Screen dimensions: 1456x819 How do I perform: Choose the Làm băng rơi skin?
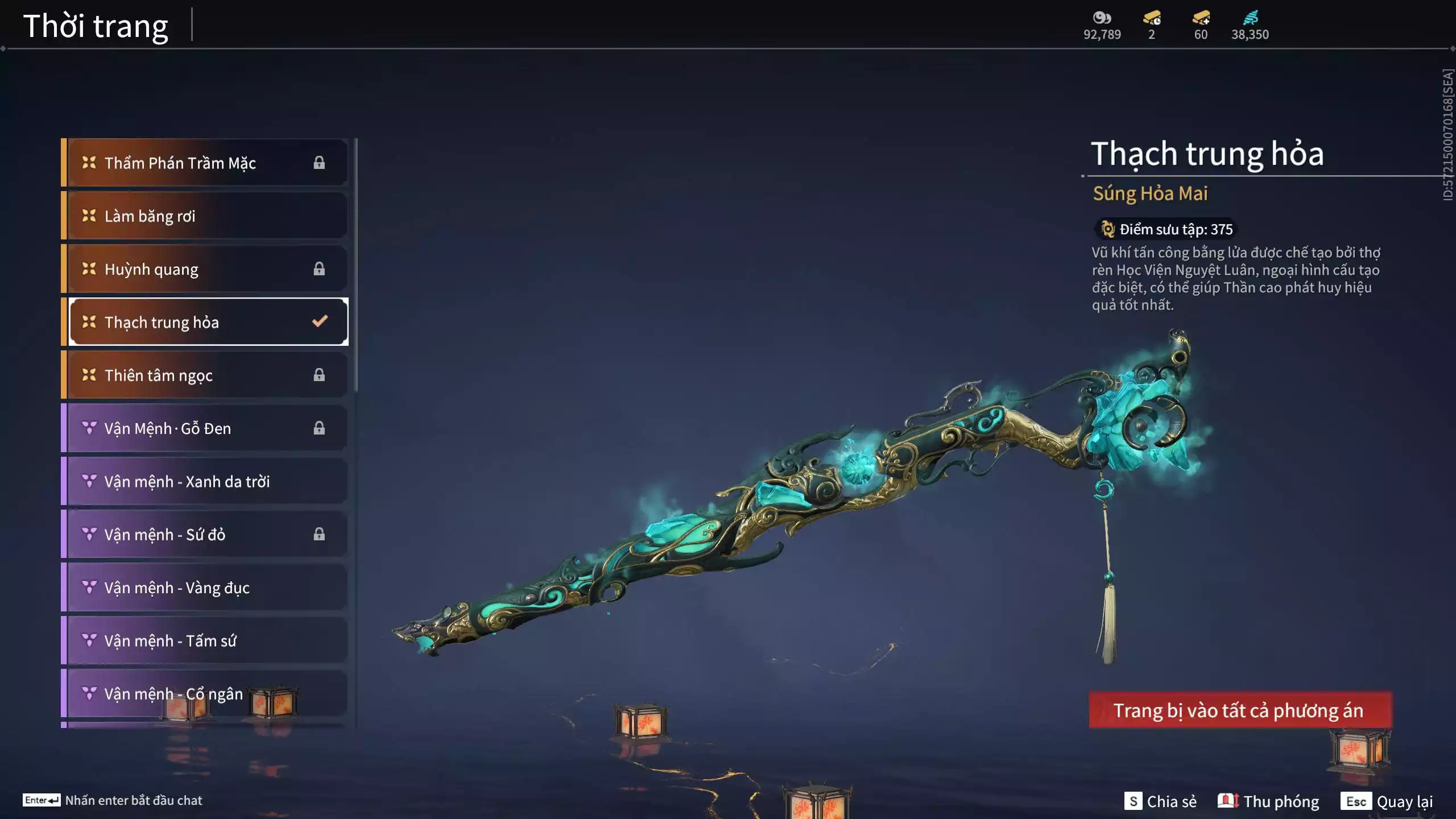[x=208, y=216]
